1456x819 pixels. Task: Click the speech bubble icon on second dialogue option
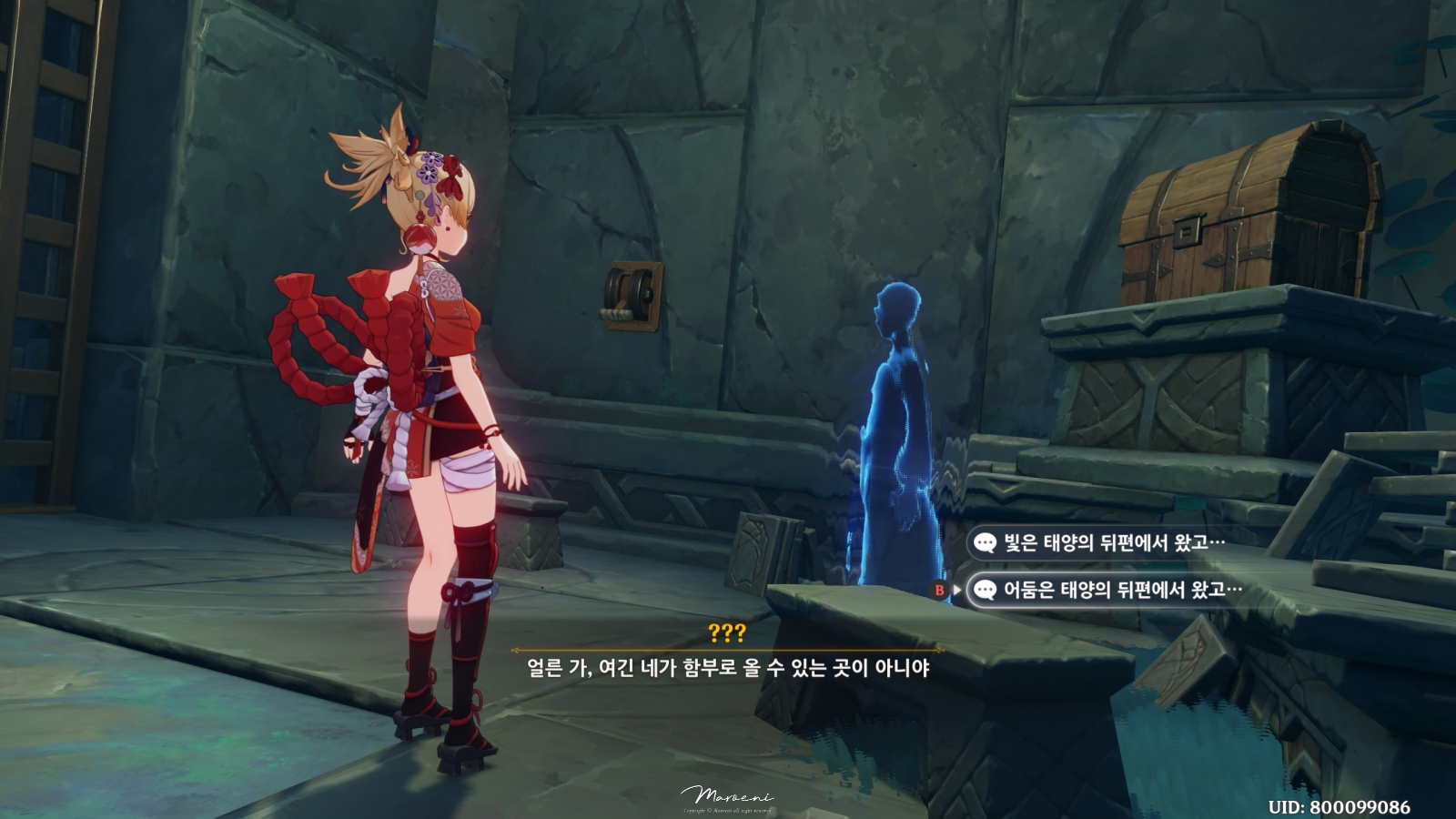pos(985,590)
